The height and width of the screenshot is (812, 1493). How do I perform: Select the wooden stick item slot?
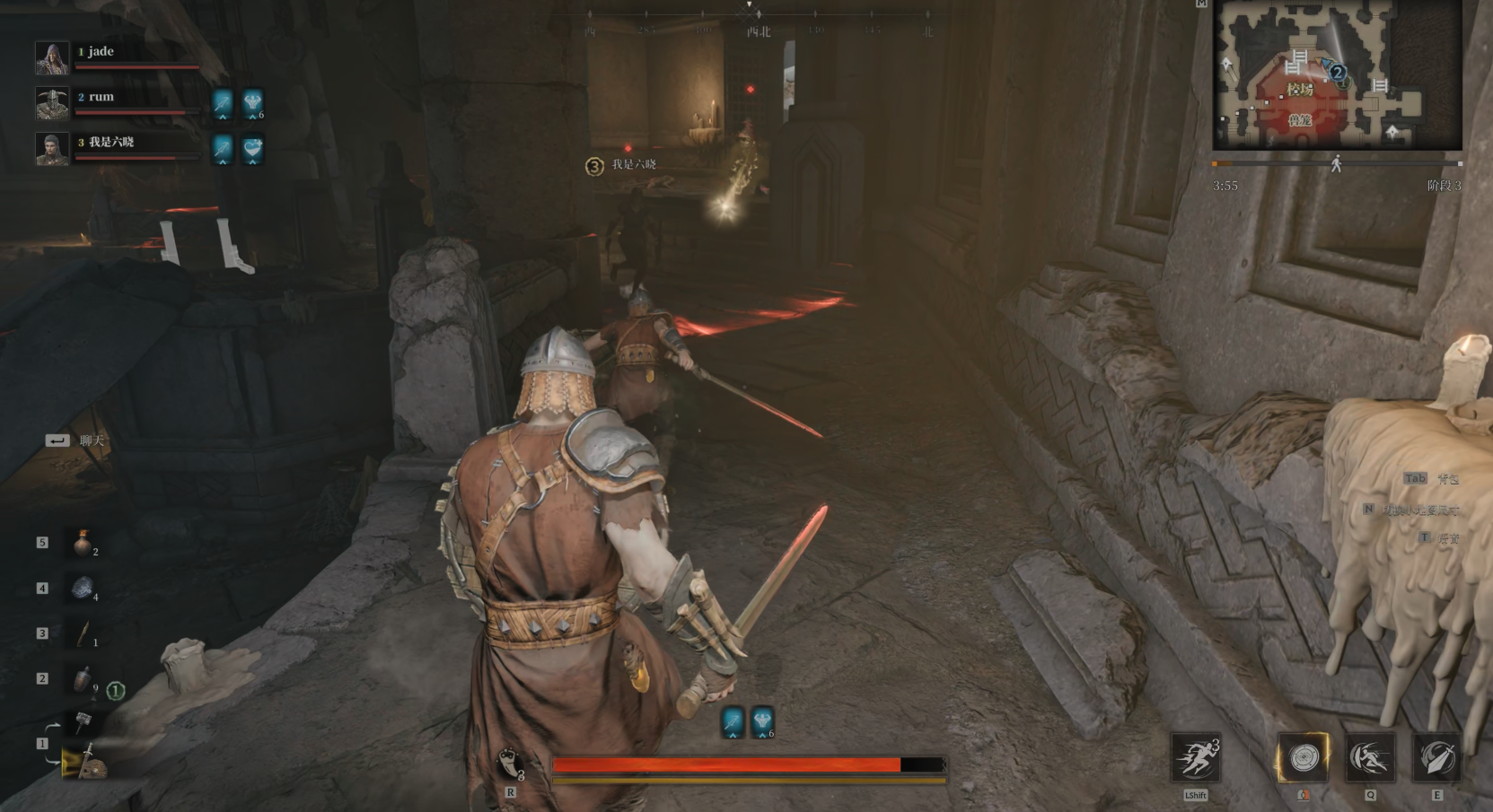point(83,633)
